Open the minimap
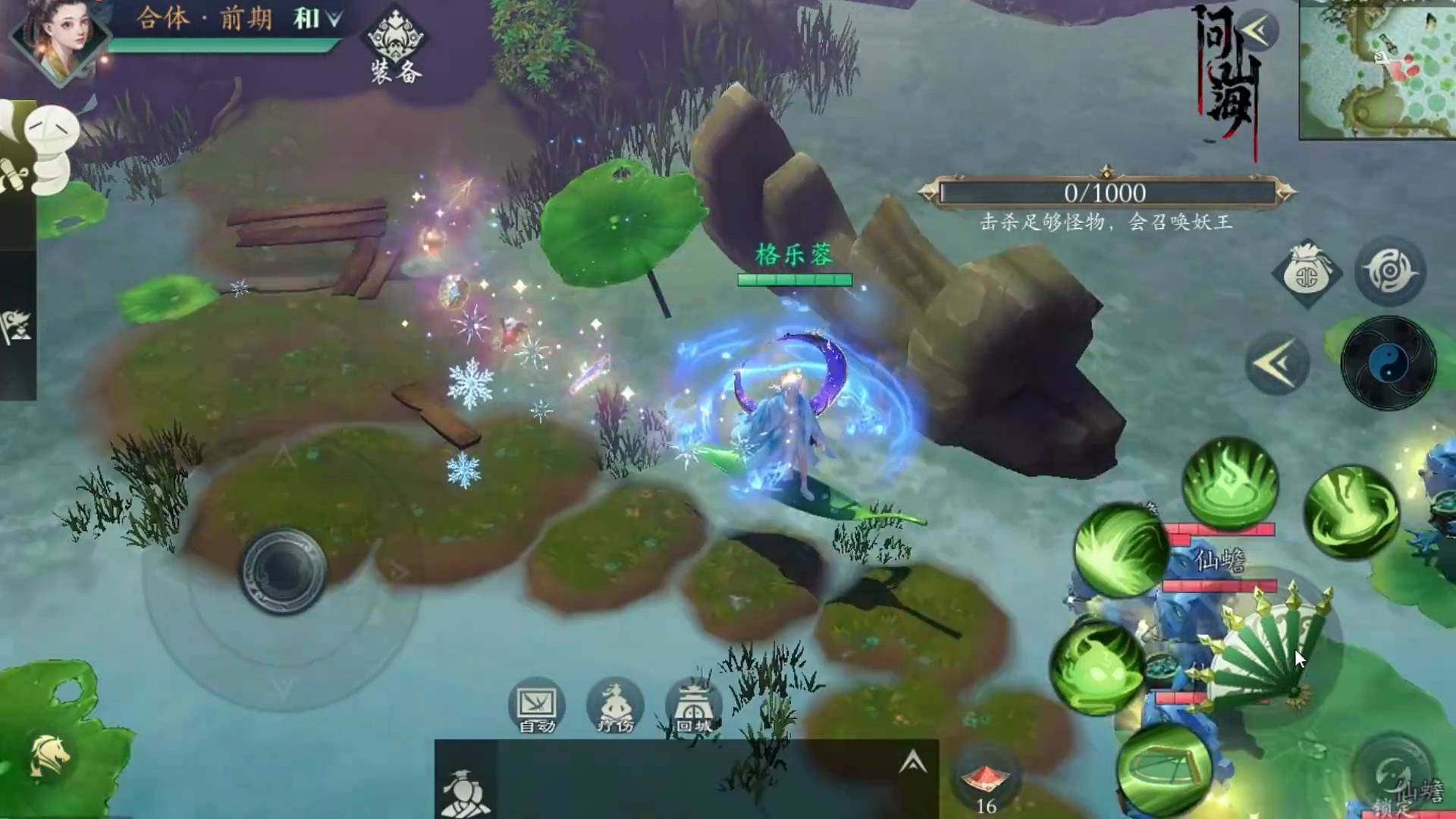Screen dimensions: 1456x819 point(1377,70)
